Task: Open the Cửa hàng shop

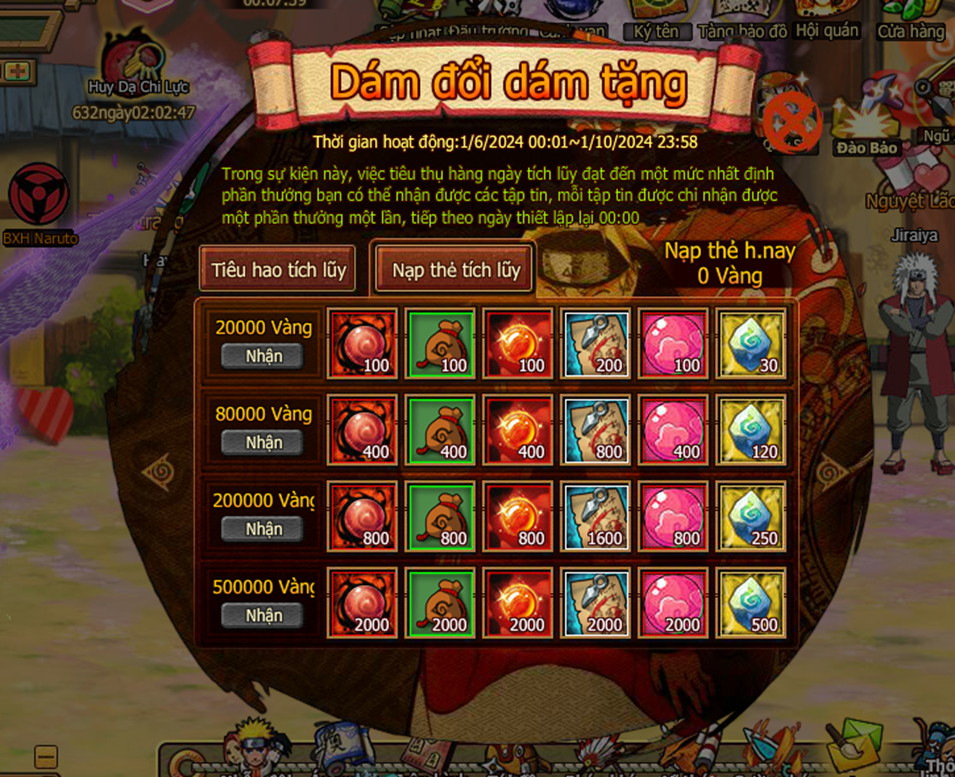Action: coord(911,20)
